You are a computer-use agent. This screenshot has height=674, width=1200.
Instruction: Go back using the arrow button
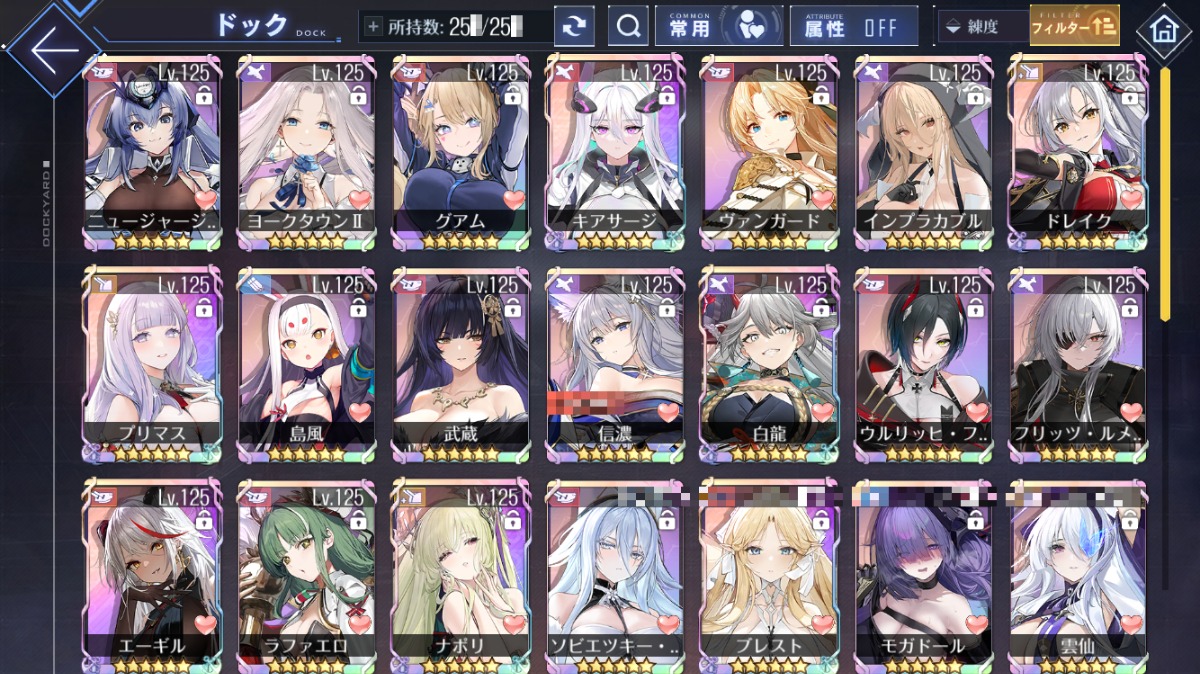[52, 48]
